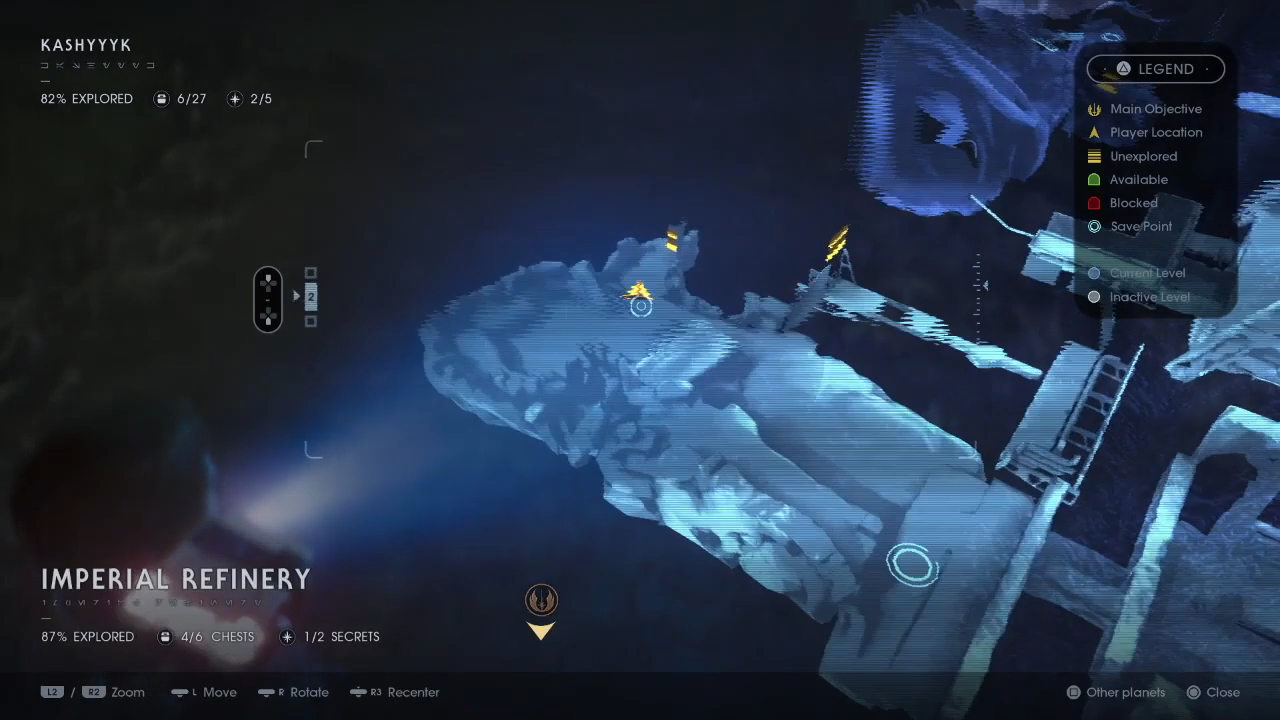Select the Main Objective legend icon
Viewport: 1280px width, 720px height.
tap(1095, 109)
